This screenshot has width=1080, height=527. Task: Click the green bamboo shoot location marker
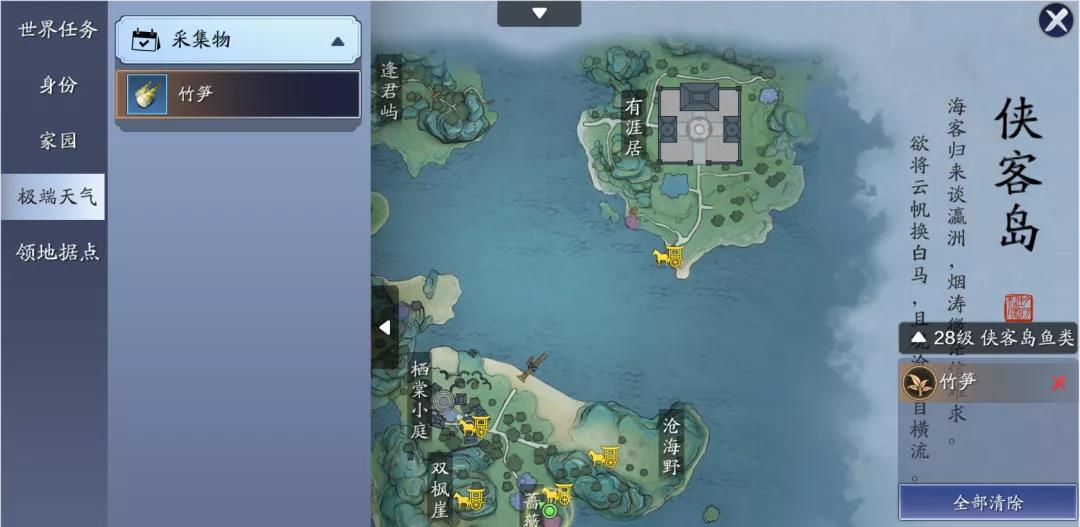click(548, 511)
